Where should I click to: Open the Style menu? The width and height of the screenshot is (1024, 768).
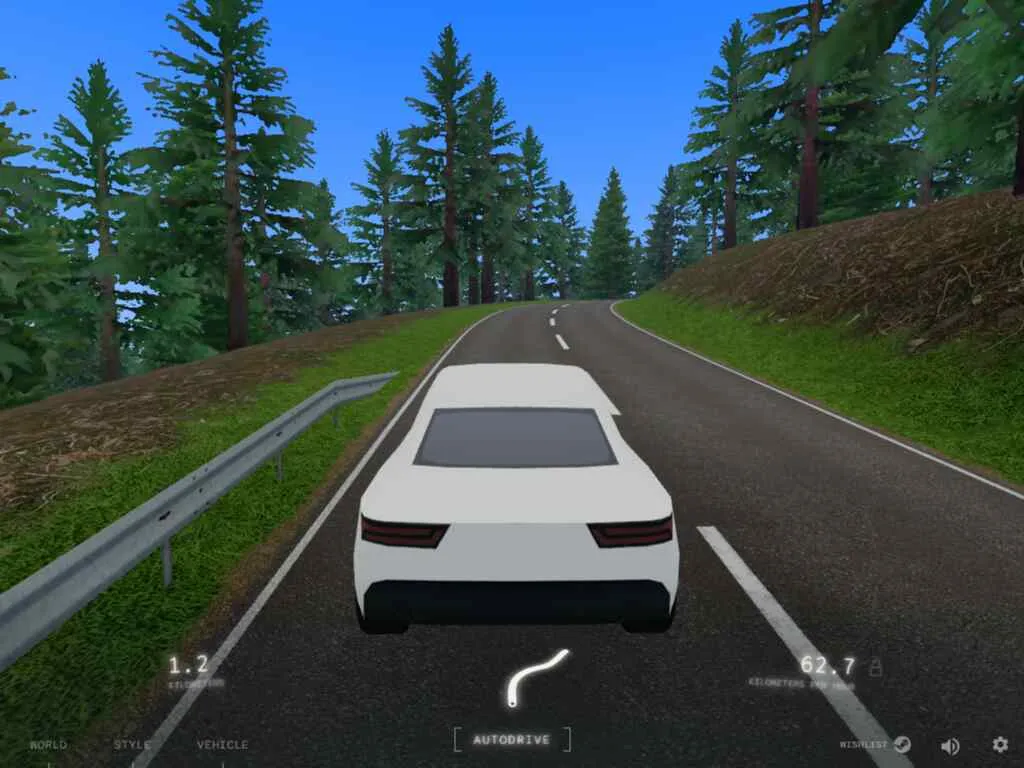pos(132,745)
